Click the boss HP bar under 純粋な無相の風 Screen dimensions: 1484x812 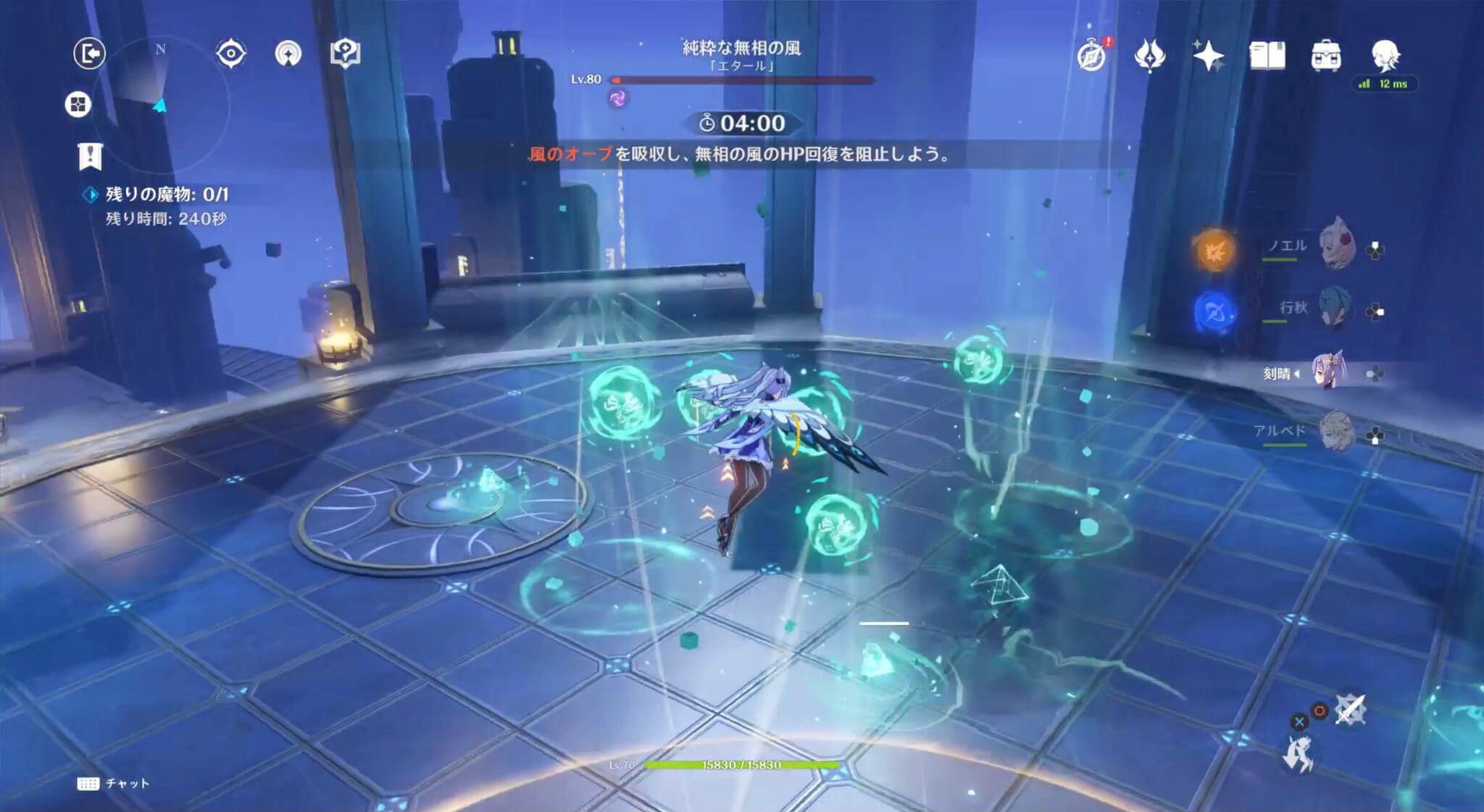tap(742, 80)
